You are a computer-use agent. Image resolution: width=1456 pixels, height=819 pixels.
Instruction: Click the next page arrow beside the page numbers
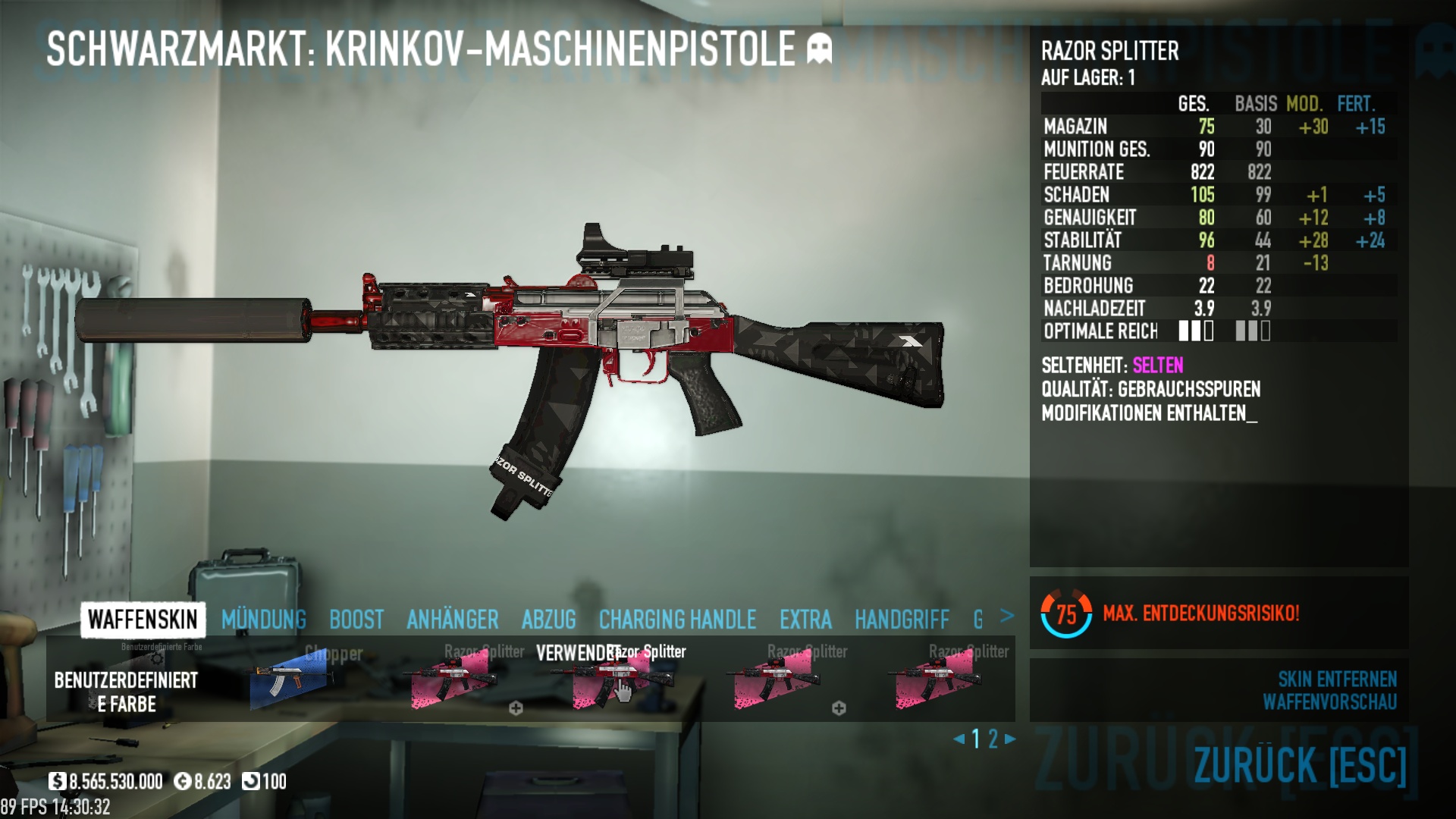[x=1010, y=739]
